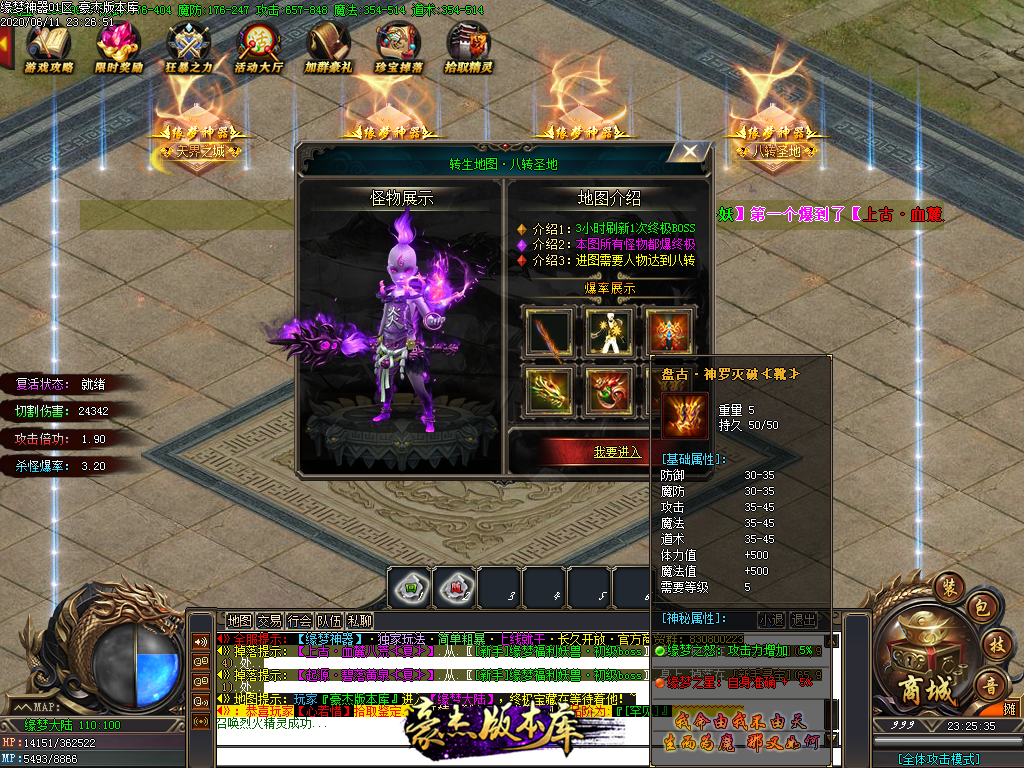Toggle the 全体攻击模式 attack mode label

(938, 759)
